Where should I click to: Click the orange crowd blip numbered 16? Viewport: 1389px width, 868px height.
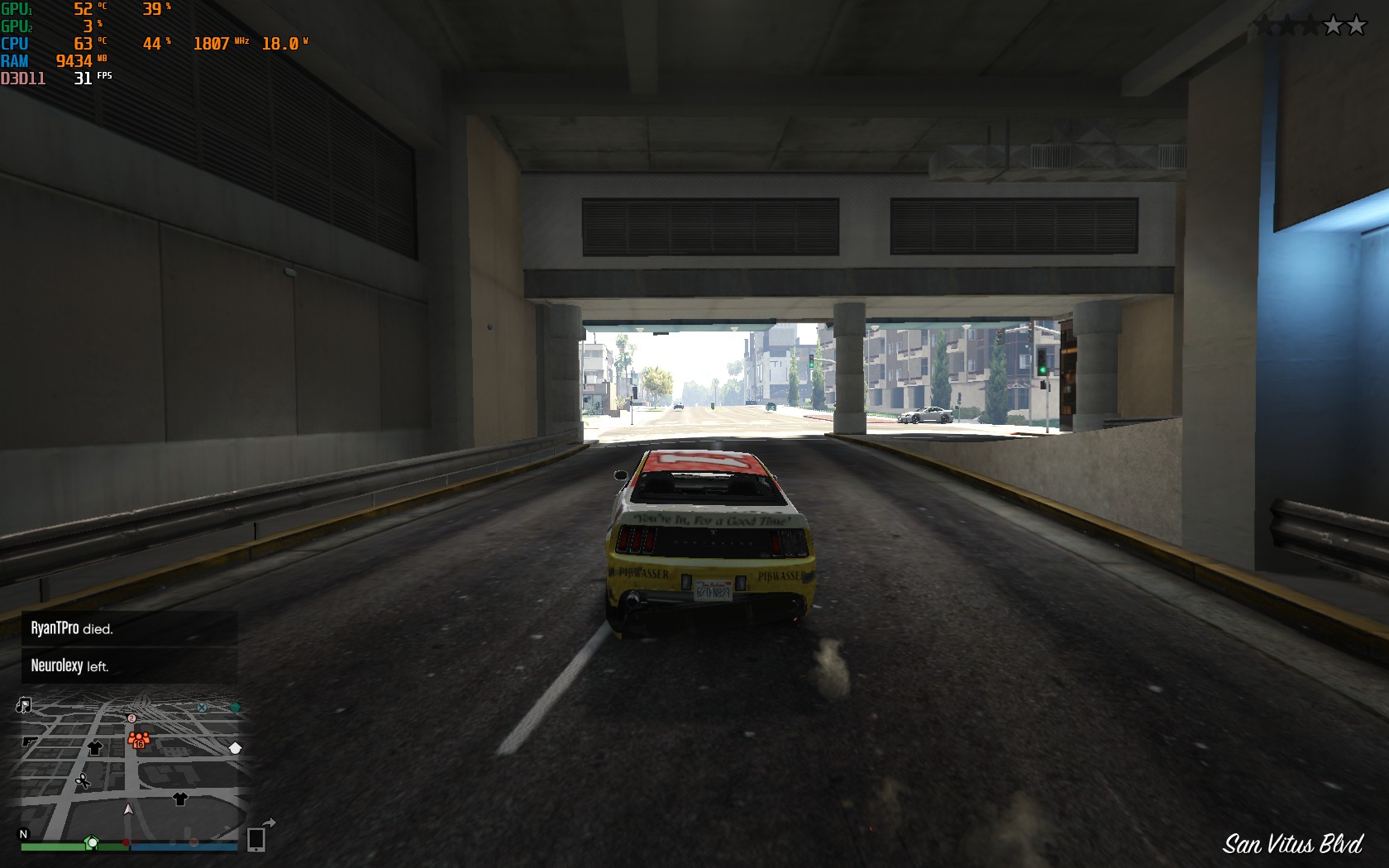click(138, 740)
